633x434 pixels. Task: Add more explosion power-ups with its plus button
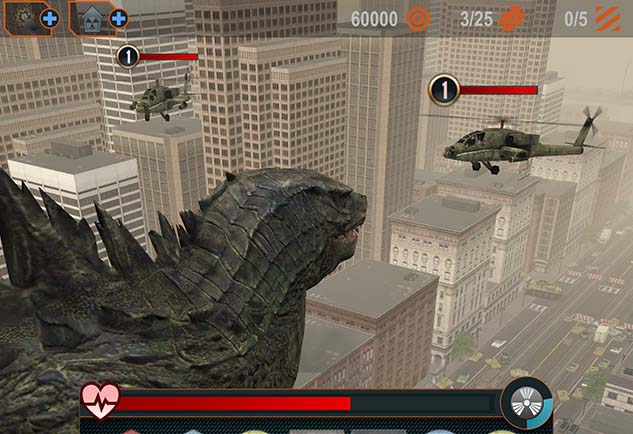pyautogui.click(x=49, y=18)
